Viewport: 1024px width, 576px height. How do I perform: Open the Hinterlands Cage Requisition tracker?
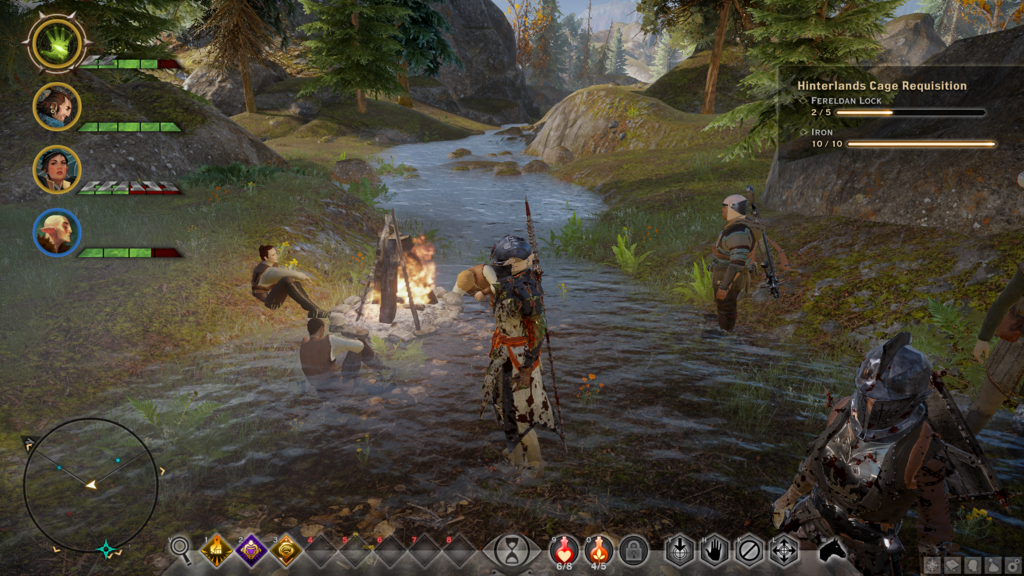[x=881, y=86]
